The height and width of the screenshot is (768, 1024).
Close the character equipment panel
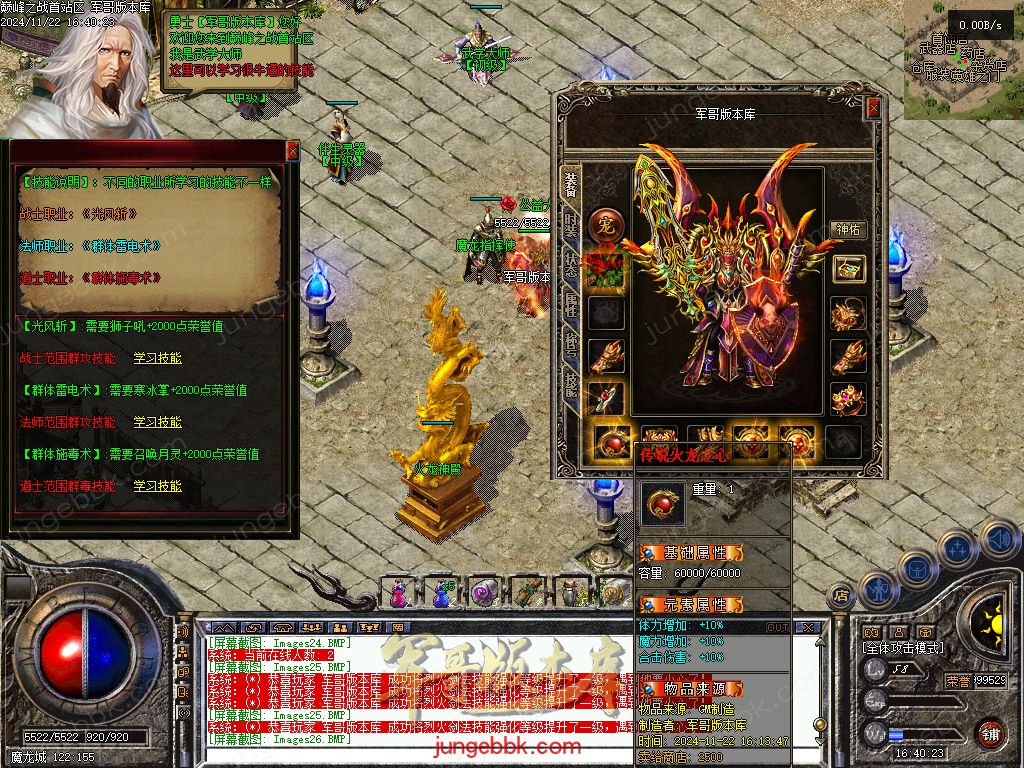pos(873,107)
